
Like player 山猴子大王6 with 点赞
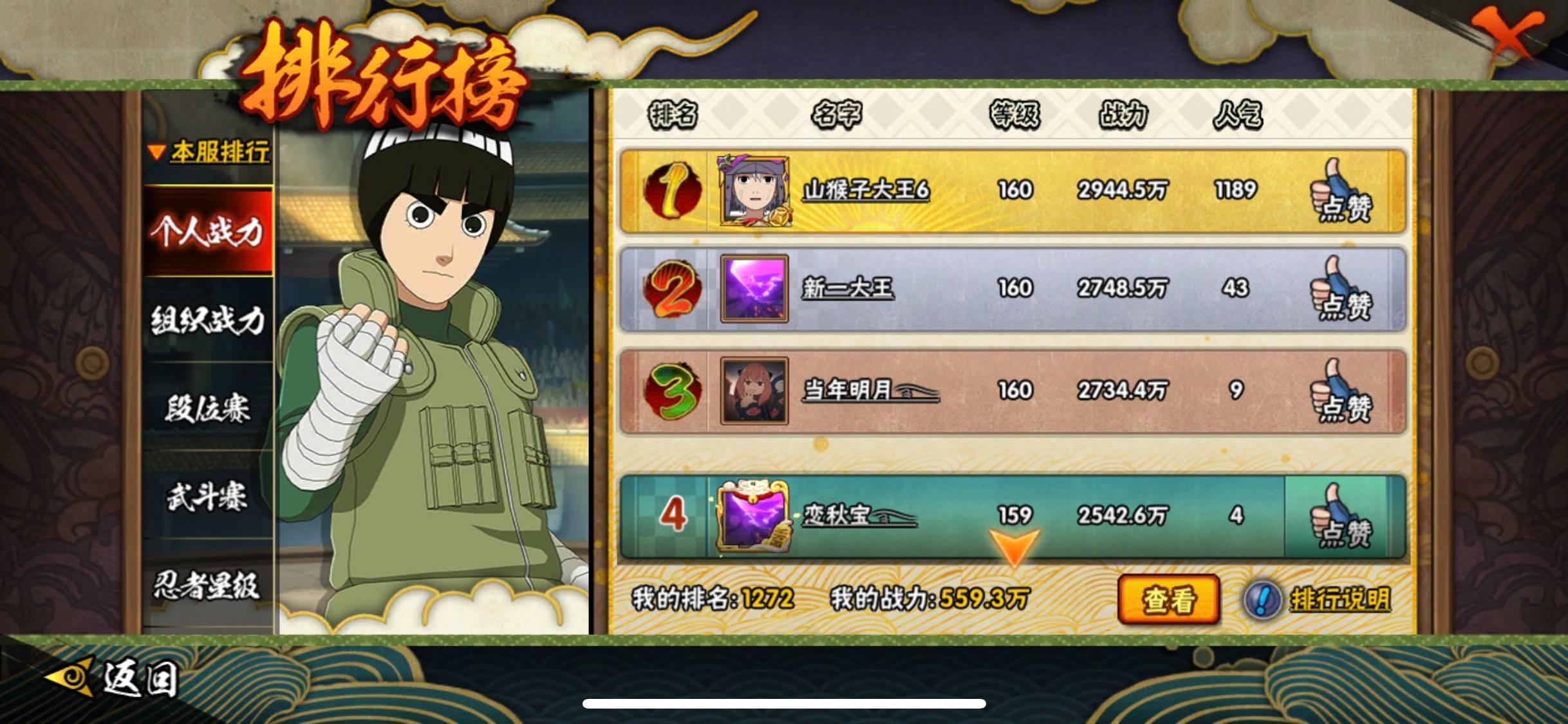coord(1343,192)
